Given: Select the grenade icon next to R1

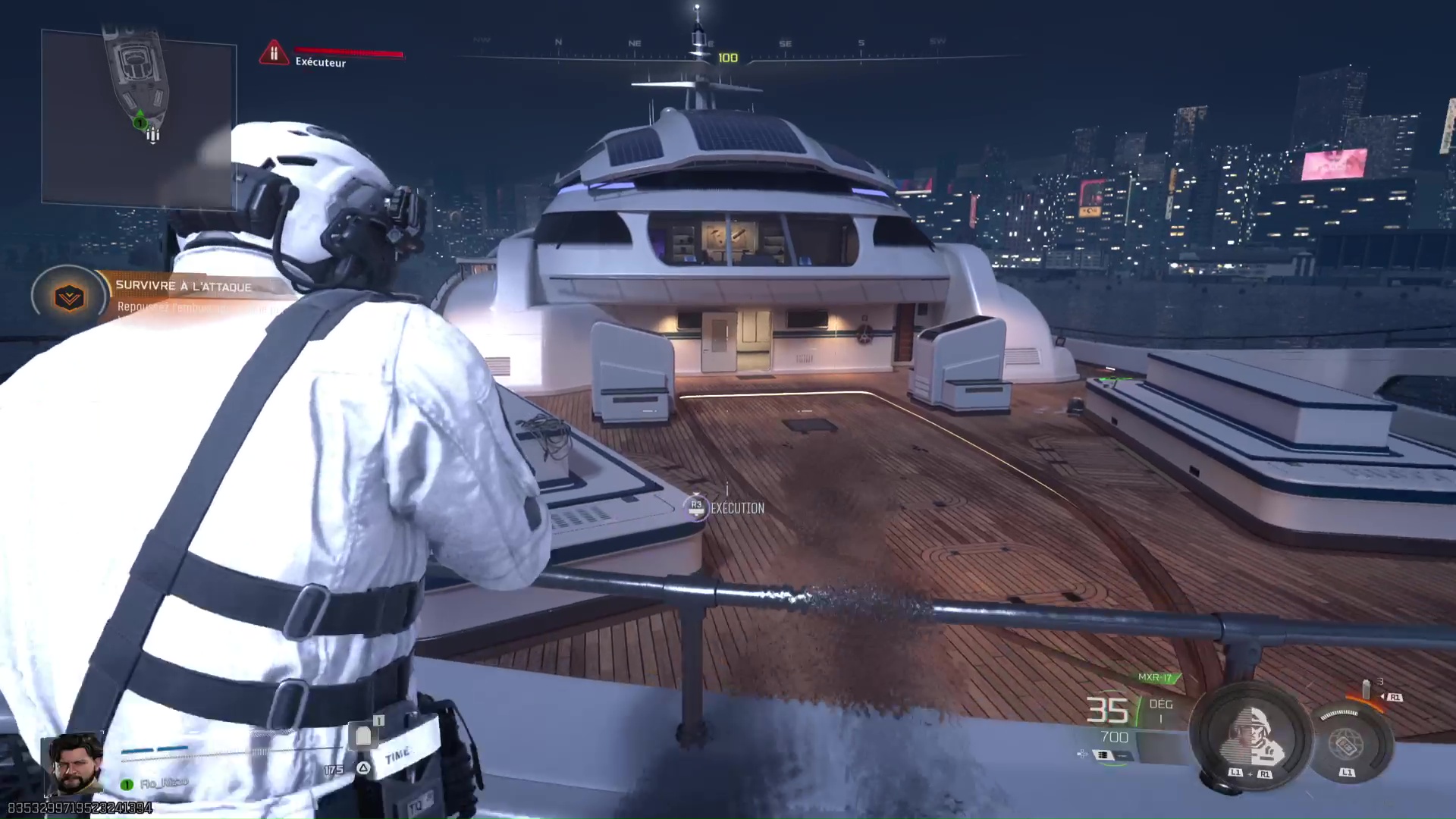Looking at the screenshot, I should (1366, 690).
